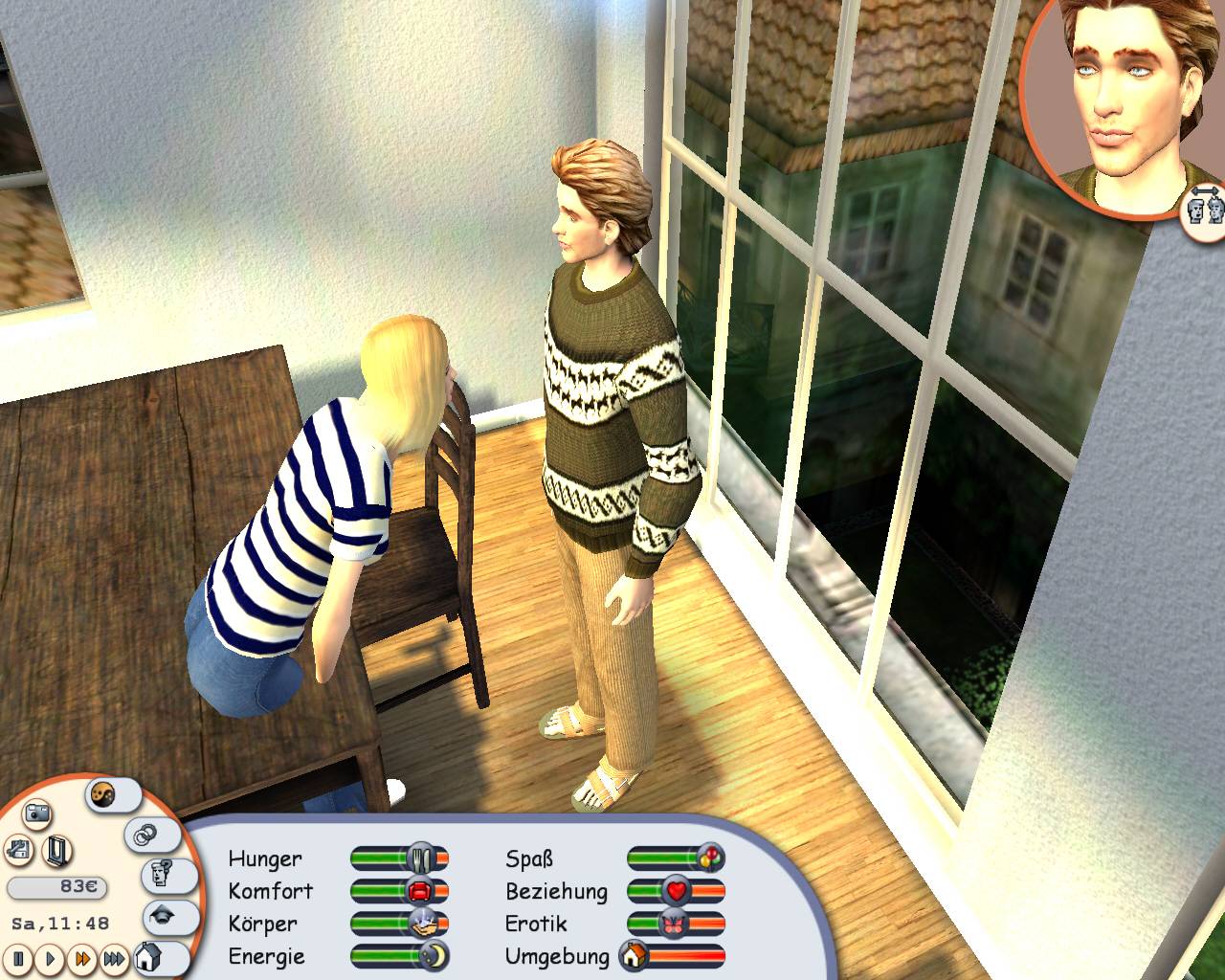
Task: Switch to the relationships tab with the rings icon
Action: [x=144, y=833]
